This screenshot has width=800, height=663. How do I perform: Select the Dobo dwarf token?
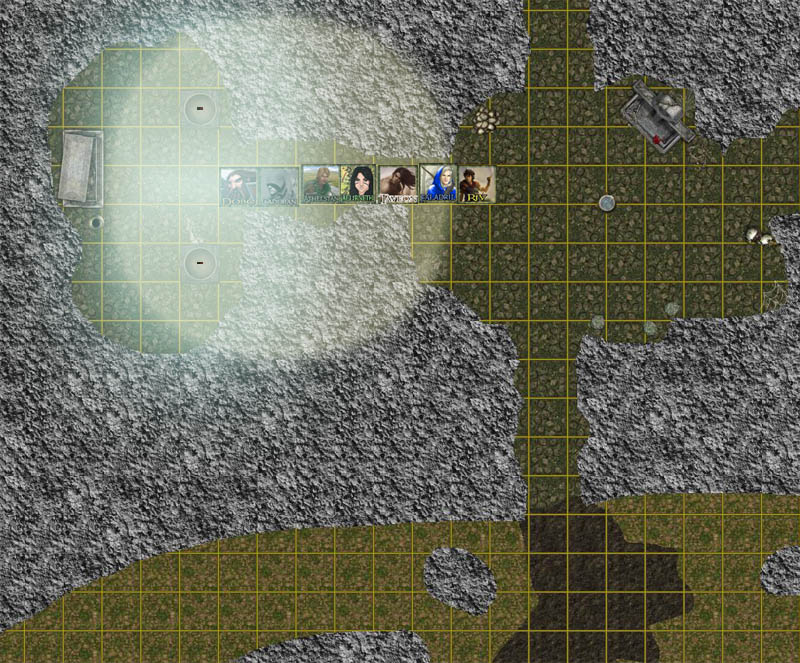[238, 186]
